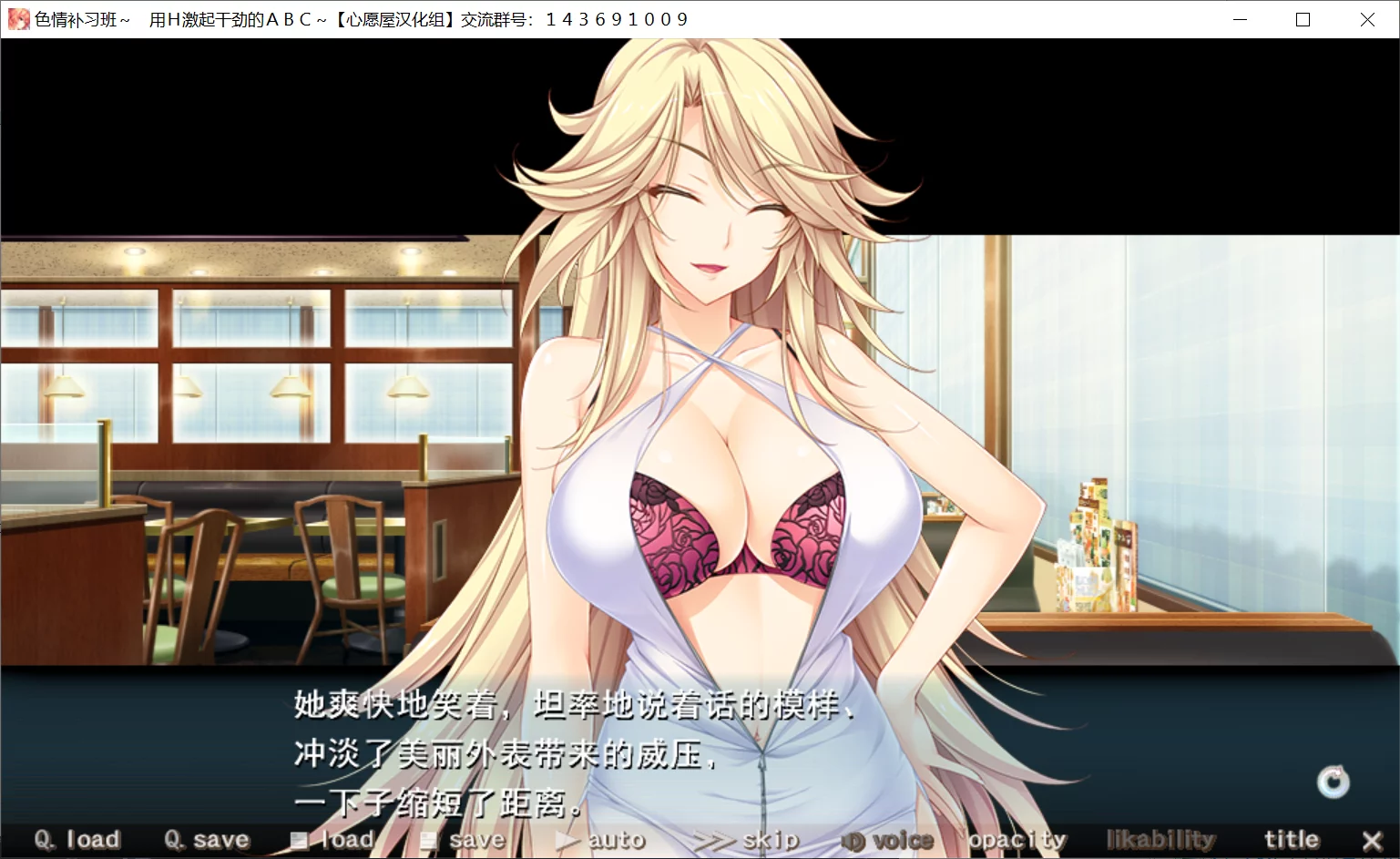Return to the title screen
Image resolution: width=1400 pixels, height=859 pixels.
pos(1291,838)
